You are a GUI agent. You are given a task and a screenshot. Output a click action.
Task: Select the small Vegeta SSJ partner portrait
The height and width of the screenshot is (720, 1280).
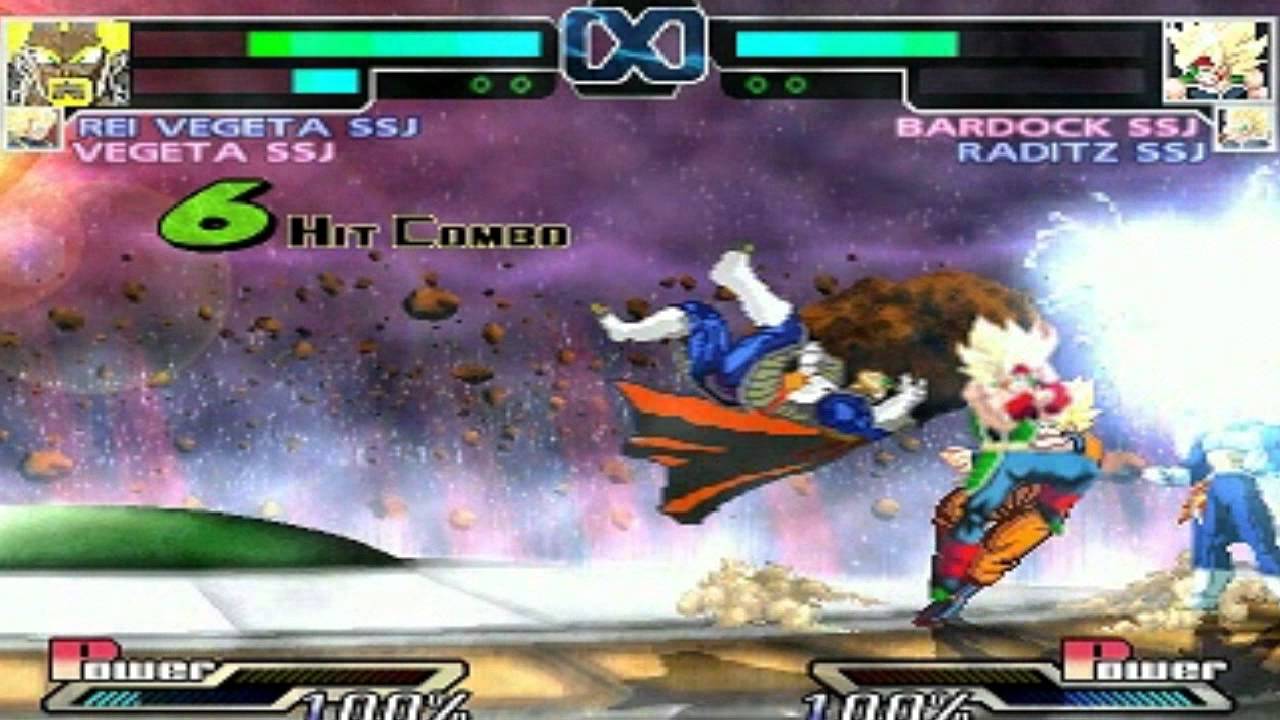pyautogui.click(x=33, y=129)
